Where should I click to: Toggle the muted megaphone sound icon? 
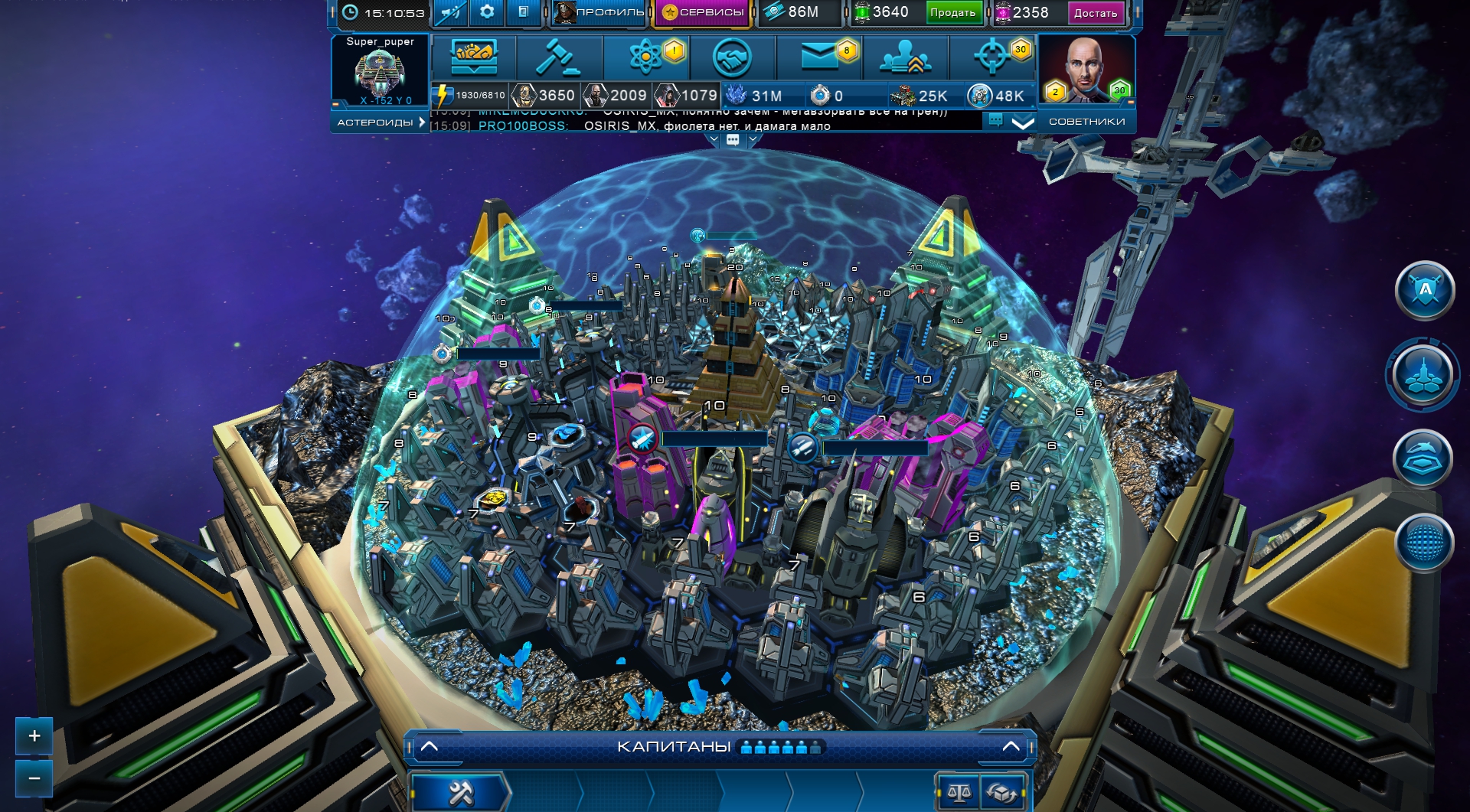coord(451,12)
